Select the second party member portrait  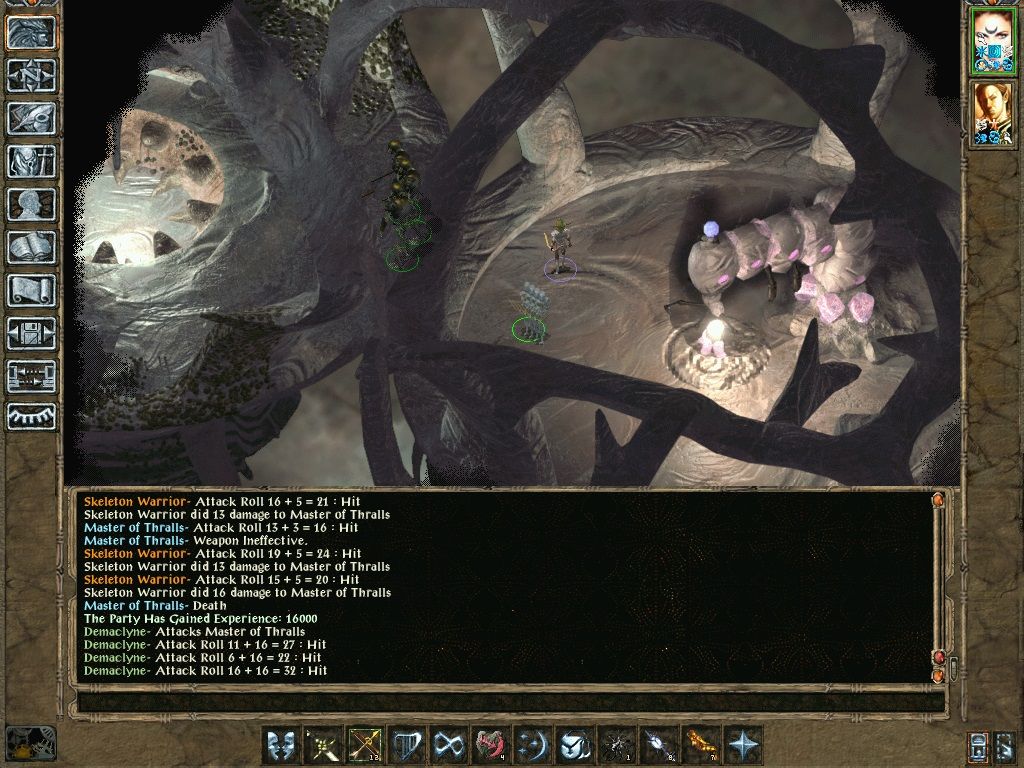tap(994, 113)
